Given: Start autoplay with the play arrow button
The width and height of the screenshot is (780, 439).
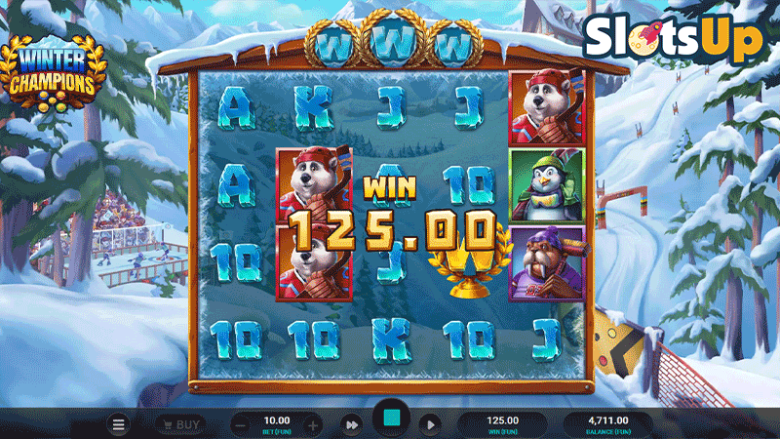Looking at the screenshot, I should (x=430, y=425).
